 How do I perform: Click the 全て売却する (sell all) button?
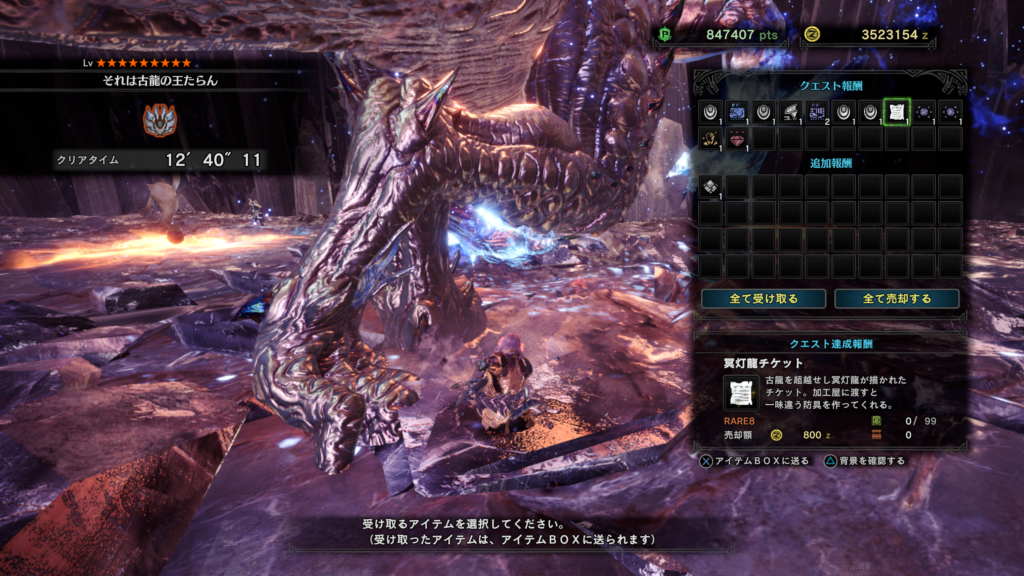tap(896, 299)
